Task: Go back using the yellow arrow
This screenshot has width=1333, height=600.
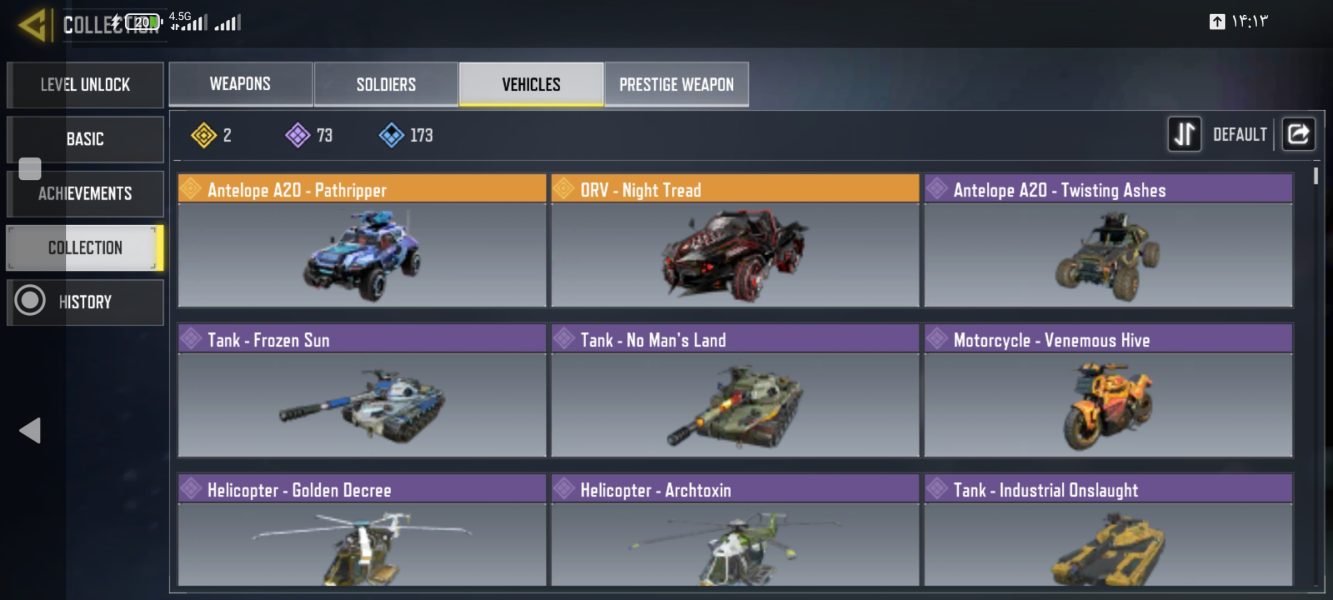Action: [33, 25]
